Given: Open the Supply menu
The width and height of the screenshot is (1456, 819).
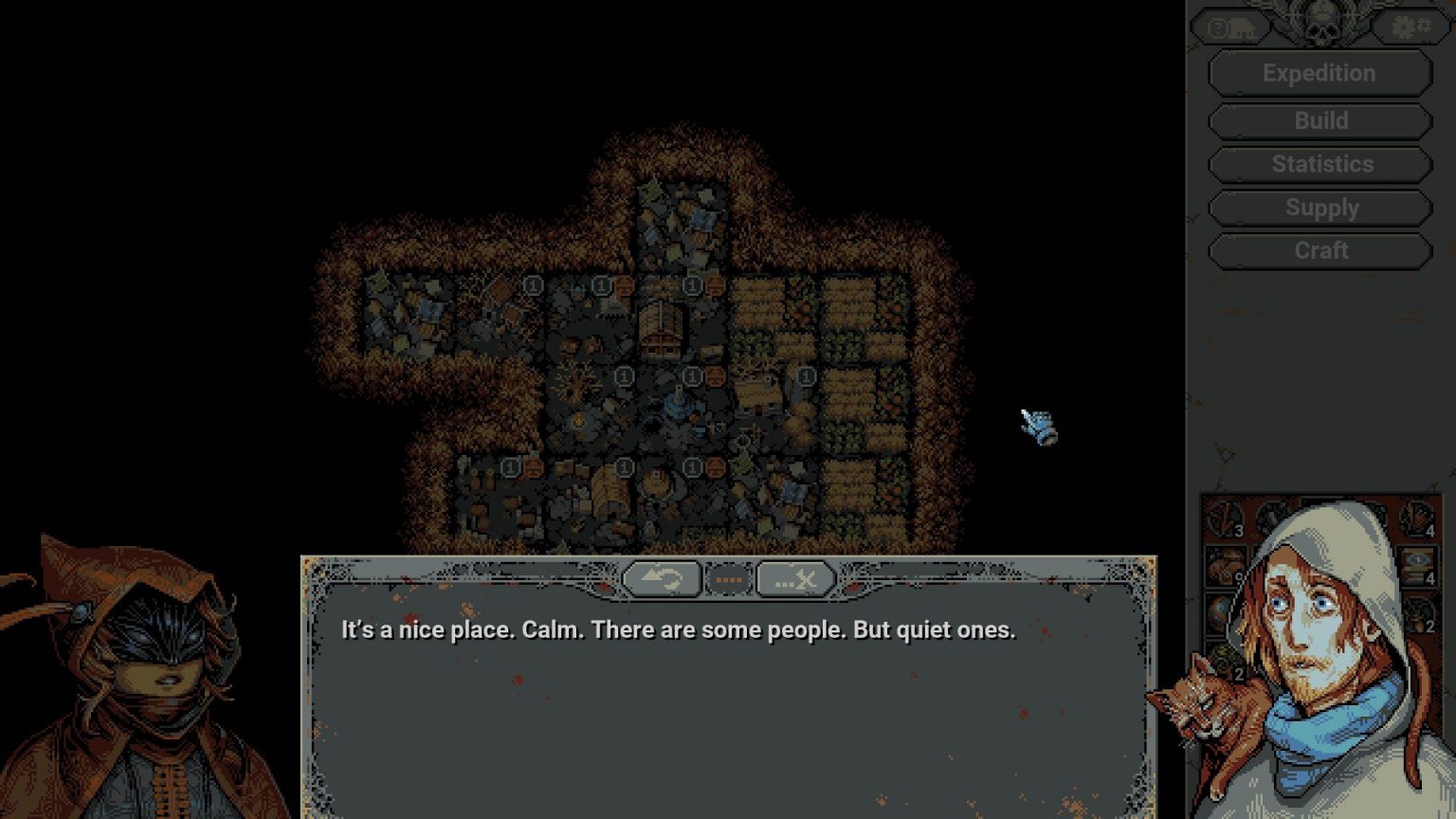Looking at the screenshot, I should click(1319, 209).
